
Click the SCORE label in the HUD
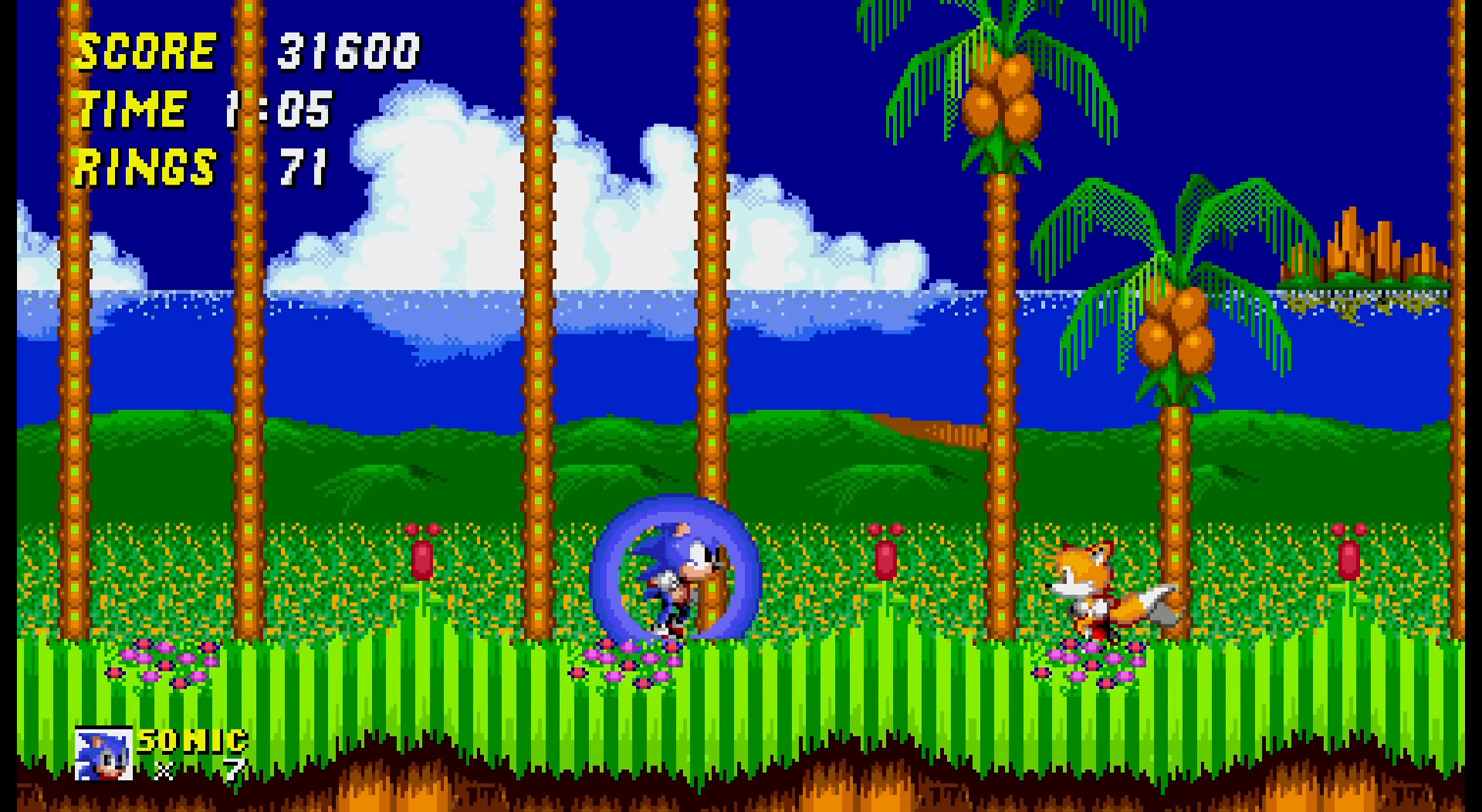147,52
